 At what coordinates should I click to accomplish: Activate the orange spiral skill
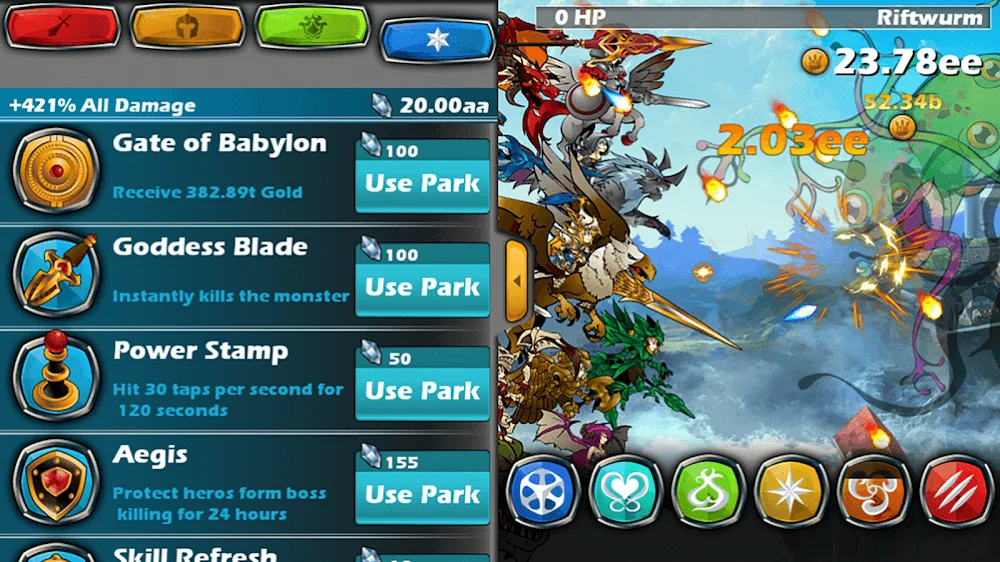(x=873, y=491)
